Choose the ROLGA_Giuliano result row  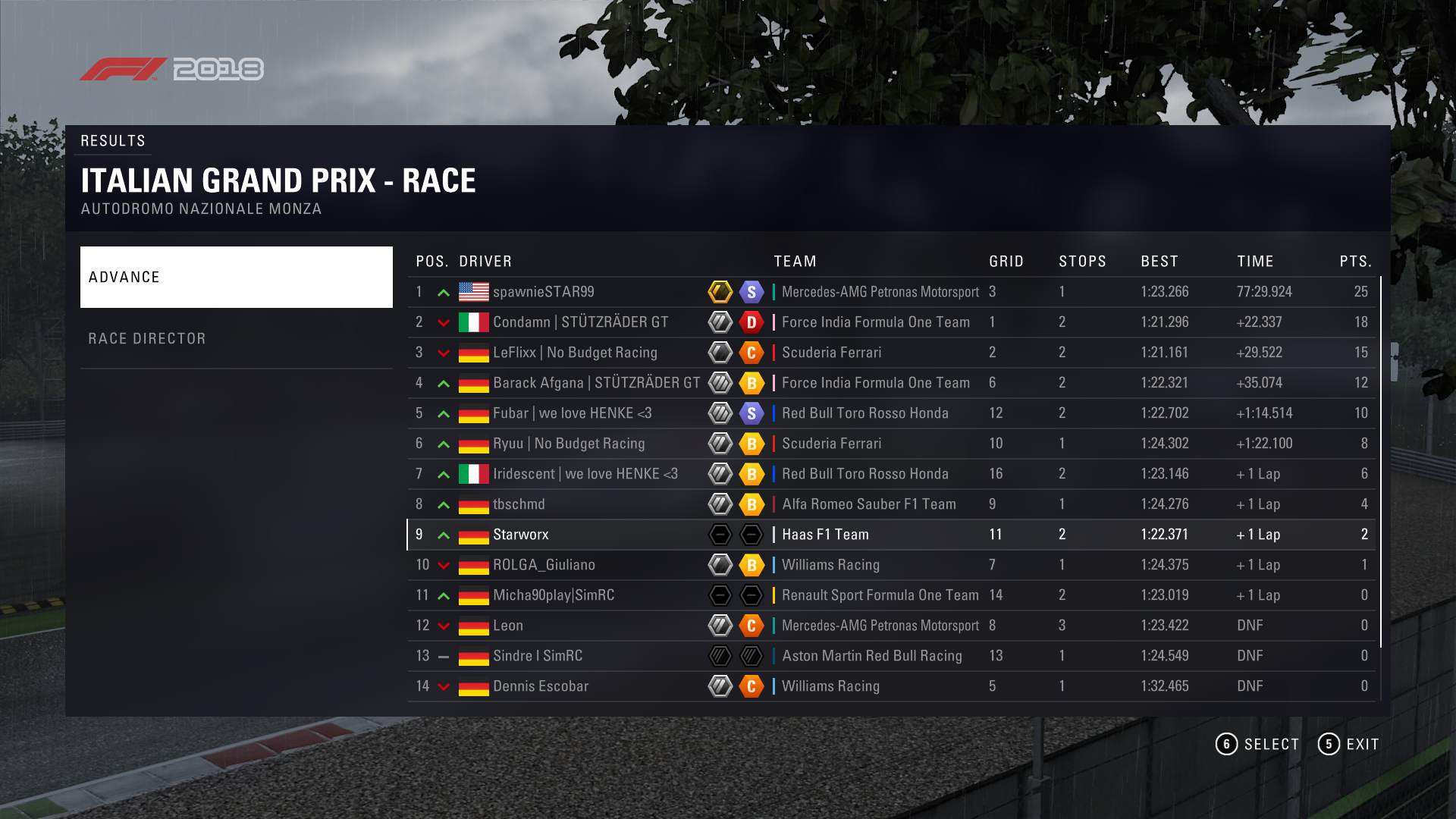click(891, 565)
